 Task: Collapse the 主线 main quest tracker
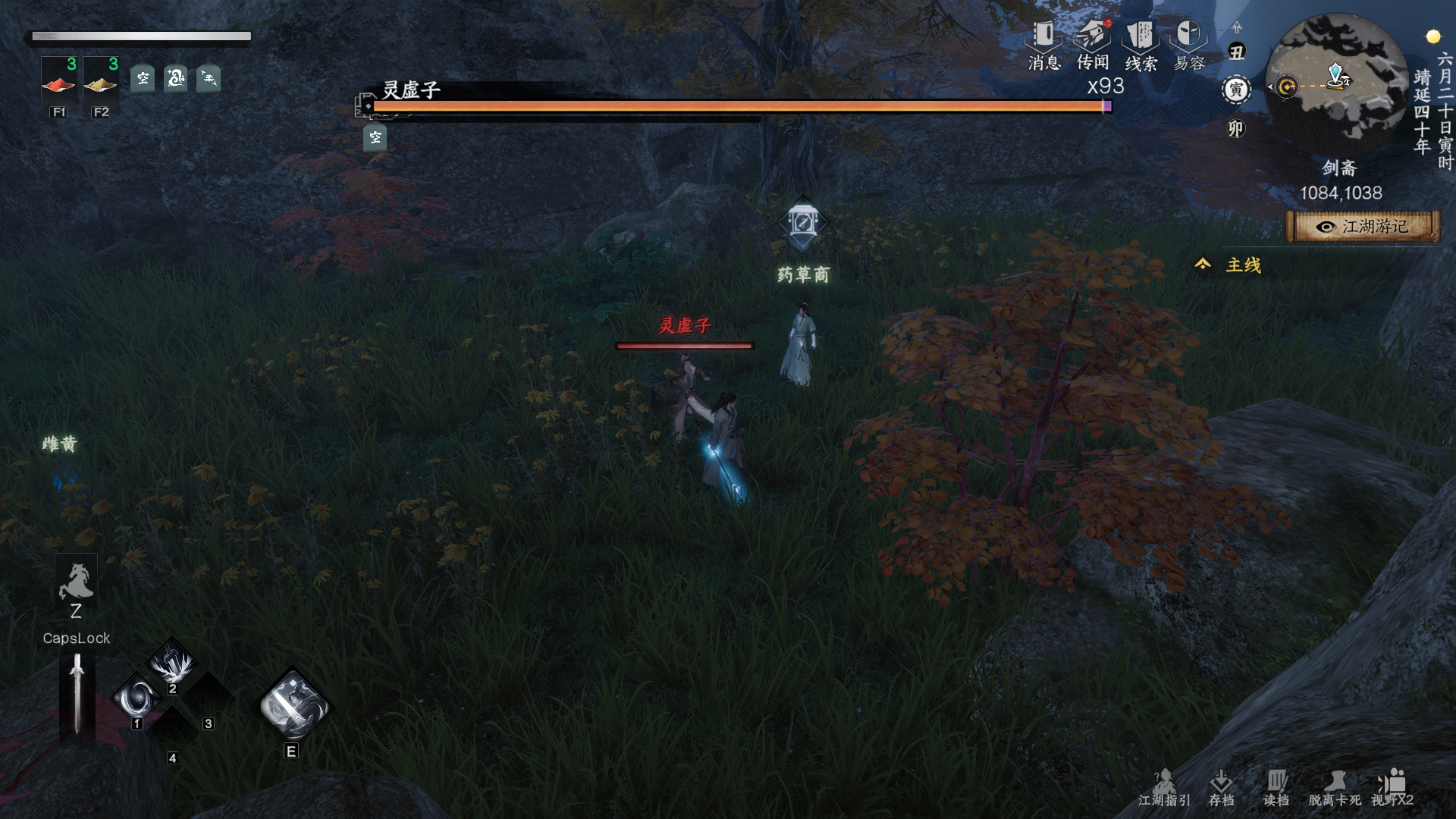click(1203, 265)
